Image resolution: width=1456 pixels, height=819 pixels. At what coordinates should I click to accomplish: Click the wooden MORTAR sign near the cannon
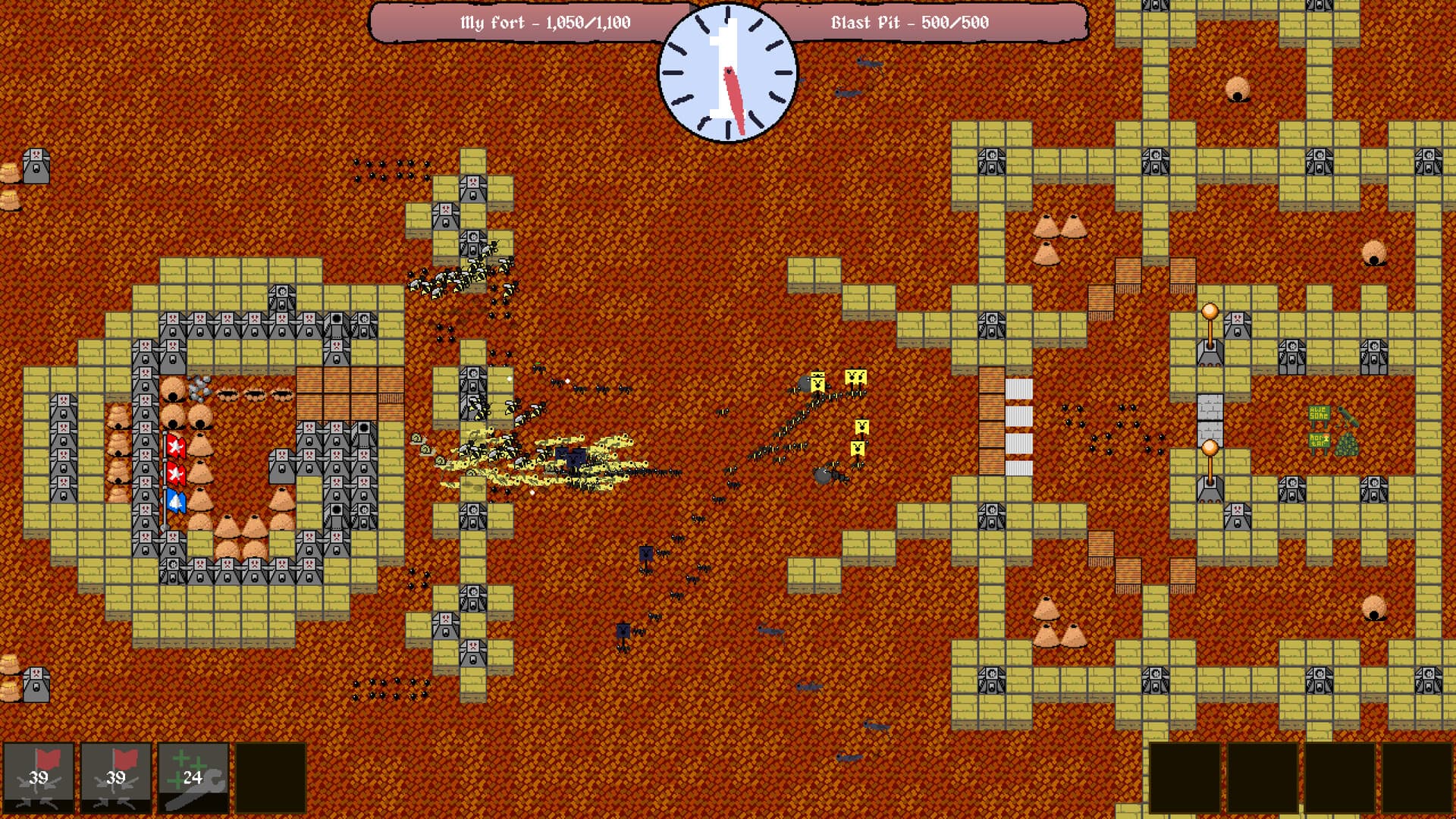pos(1319,441)
